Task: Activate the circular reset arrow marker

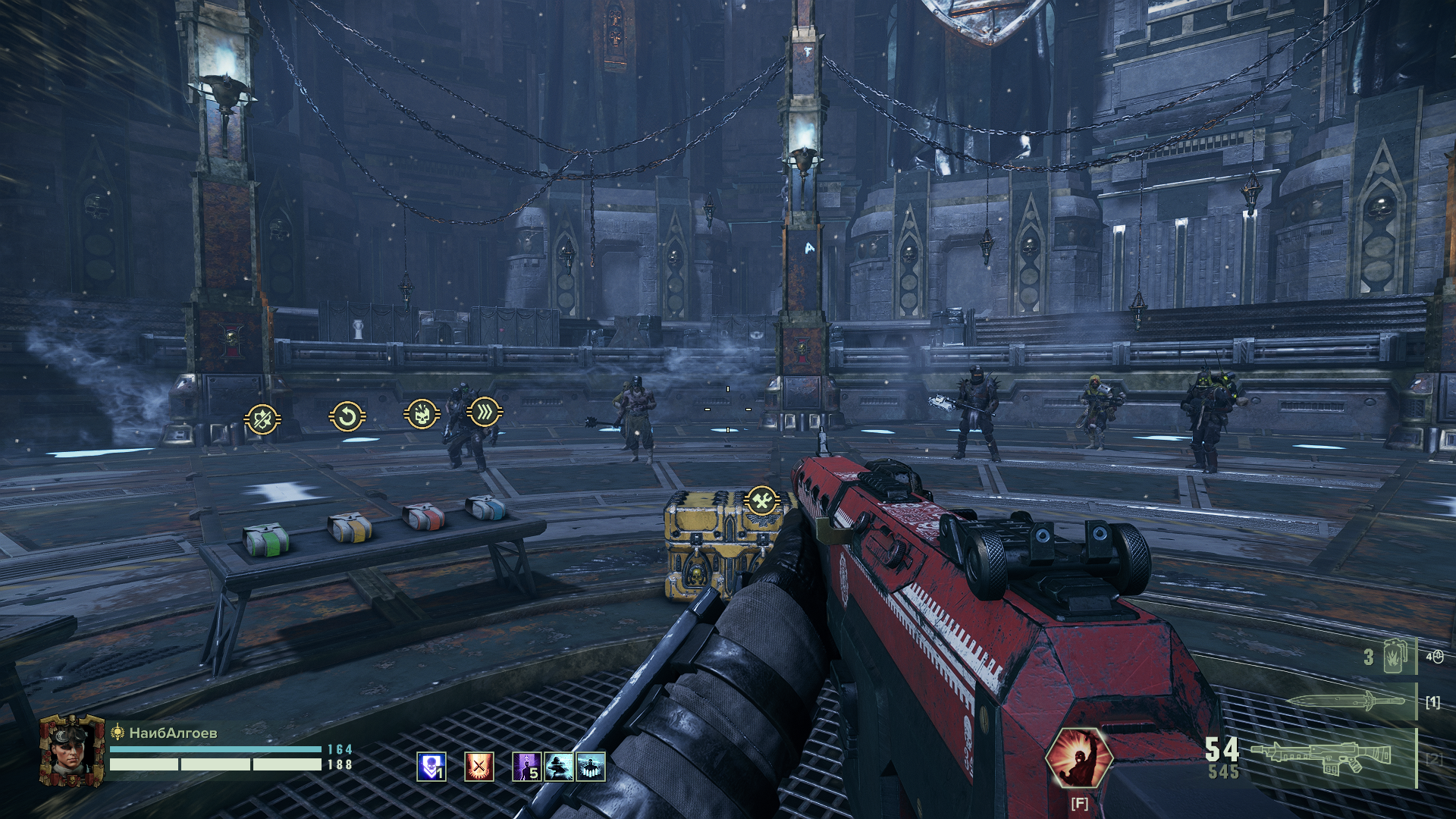Action: 347,416
